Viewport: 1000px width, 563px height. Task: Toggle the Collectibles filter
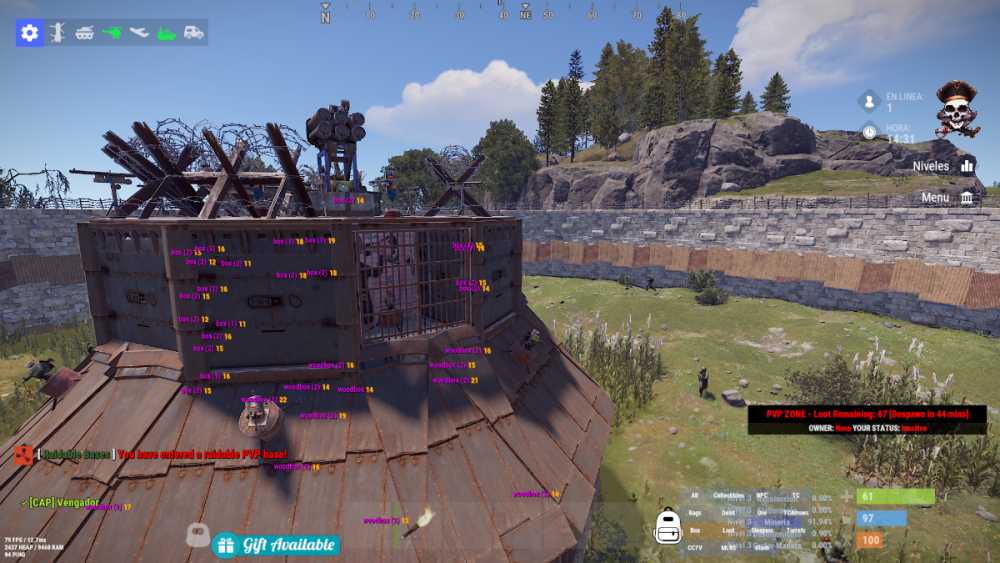[729, 496]
